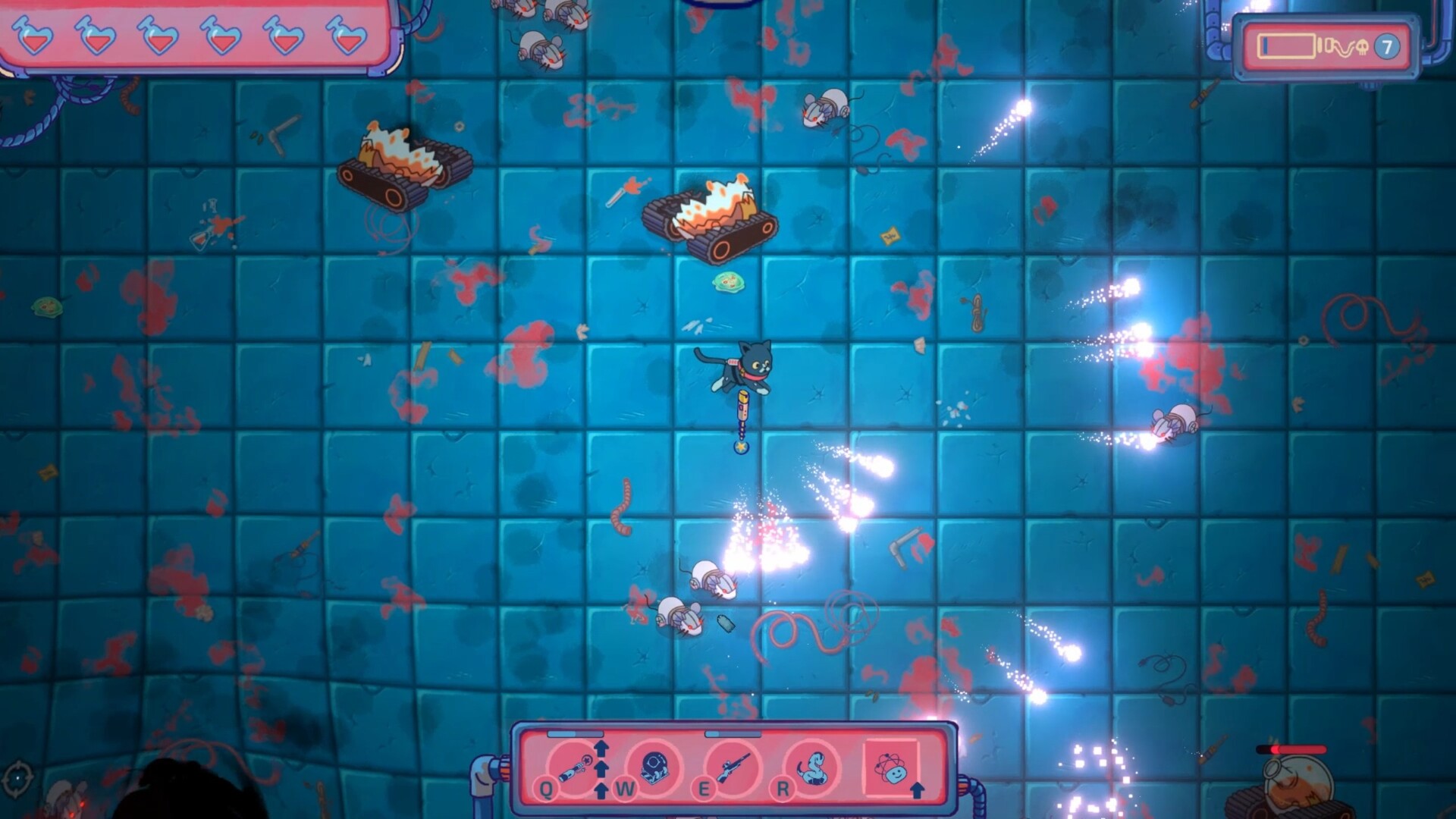
Task: Expand the enemy counter badge showing 7
Action: pyautogui.click(x=1387, y=45)
